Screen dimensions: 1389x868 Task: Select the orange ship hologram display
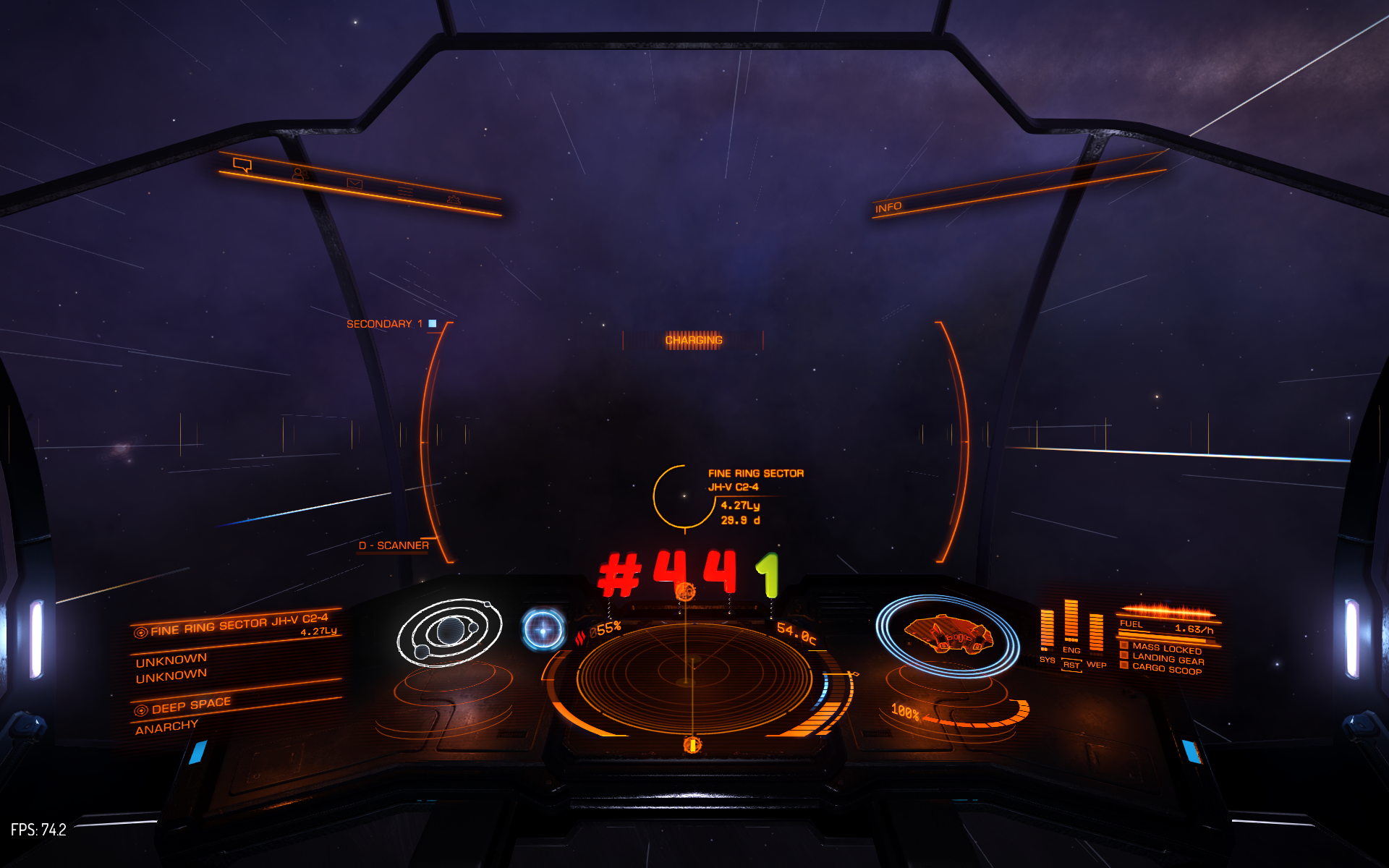[x=947, y=634]
